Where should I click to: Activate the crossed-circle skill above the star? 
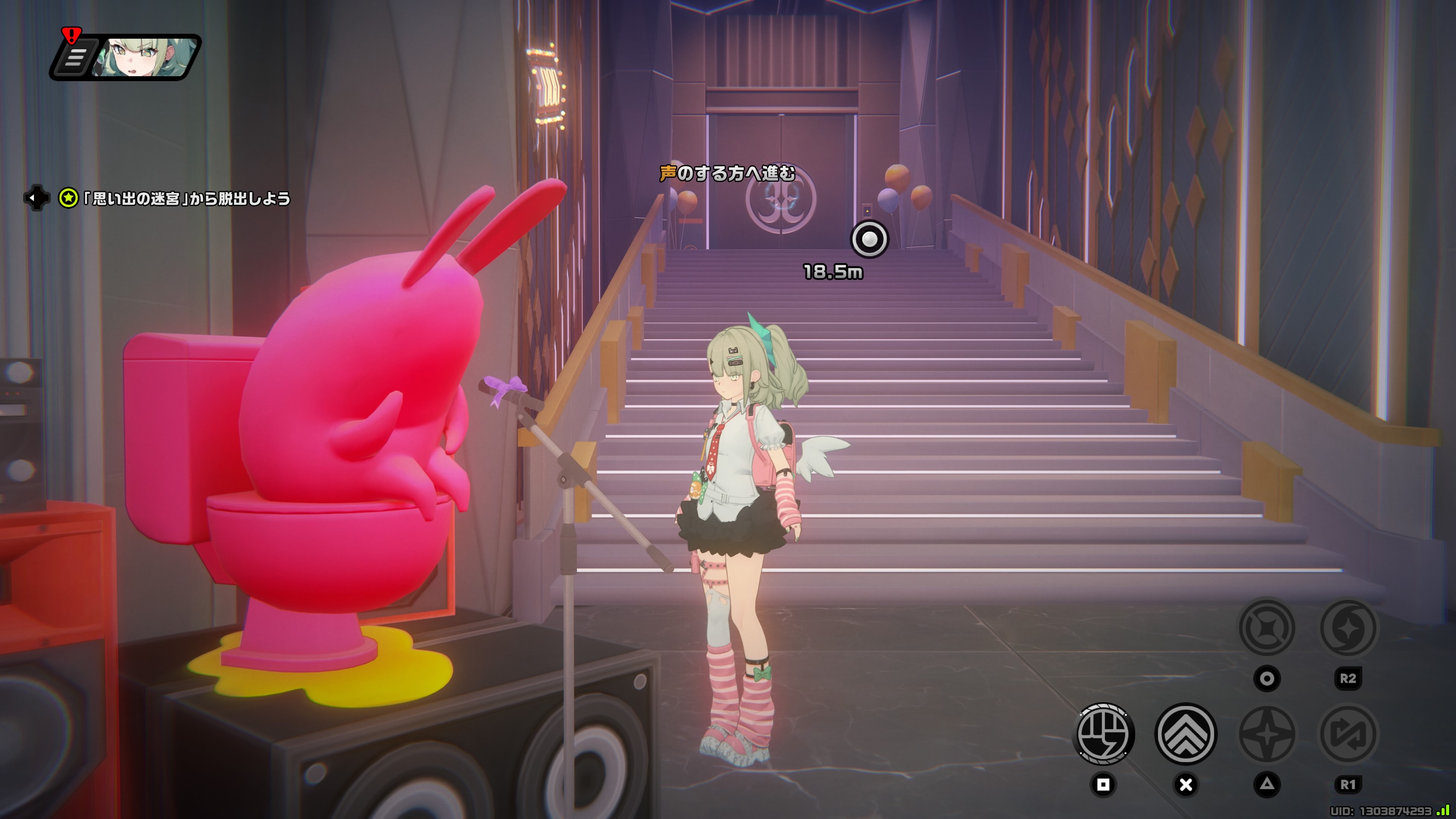coord(1267,628)
